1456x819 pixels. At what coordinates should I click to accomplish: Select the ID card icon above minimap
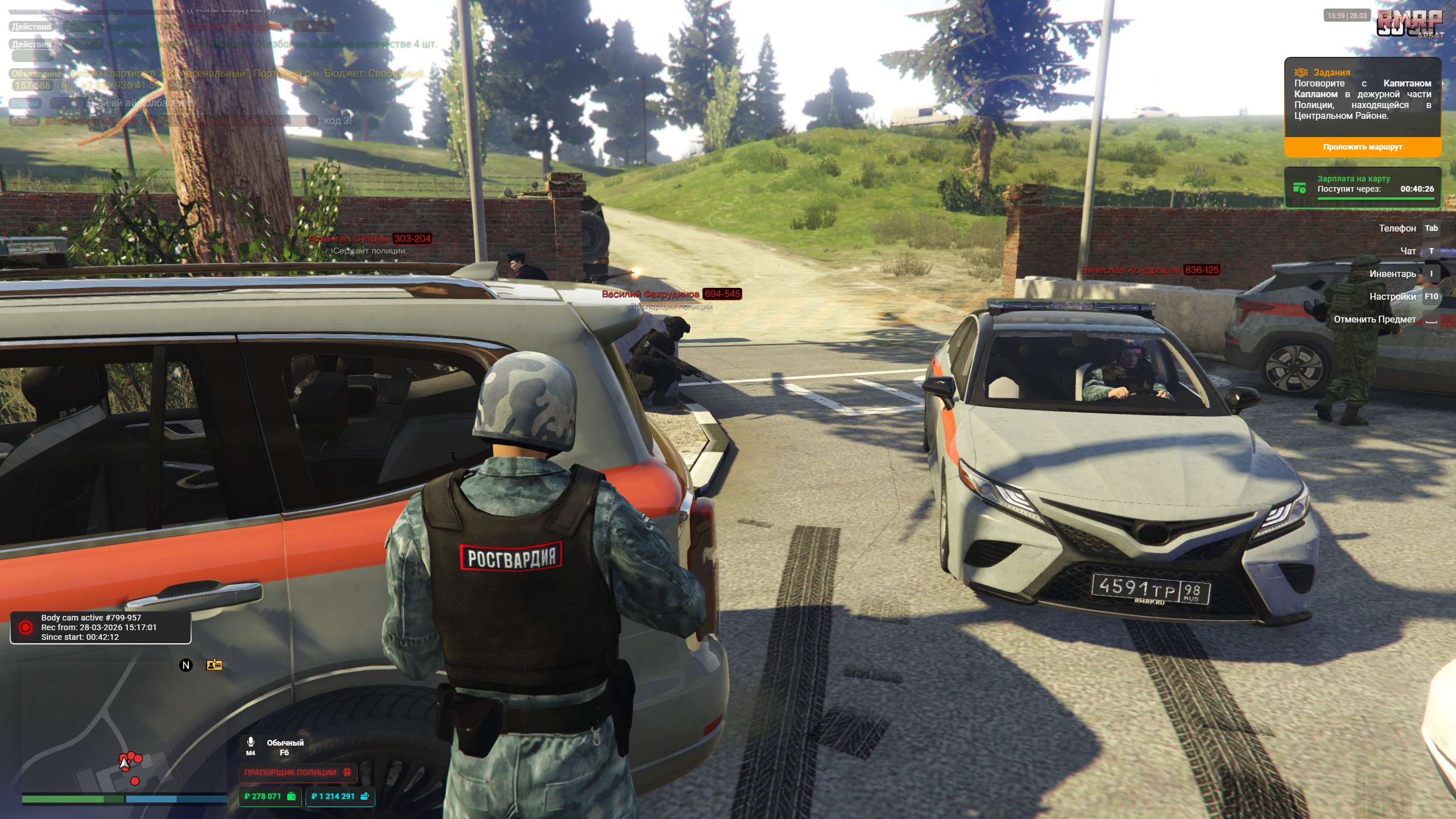[214, 665]
